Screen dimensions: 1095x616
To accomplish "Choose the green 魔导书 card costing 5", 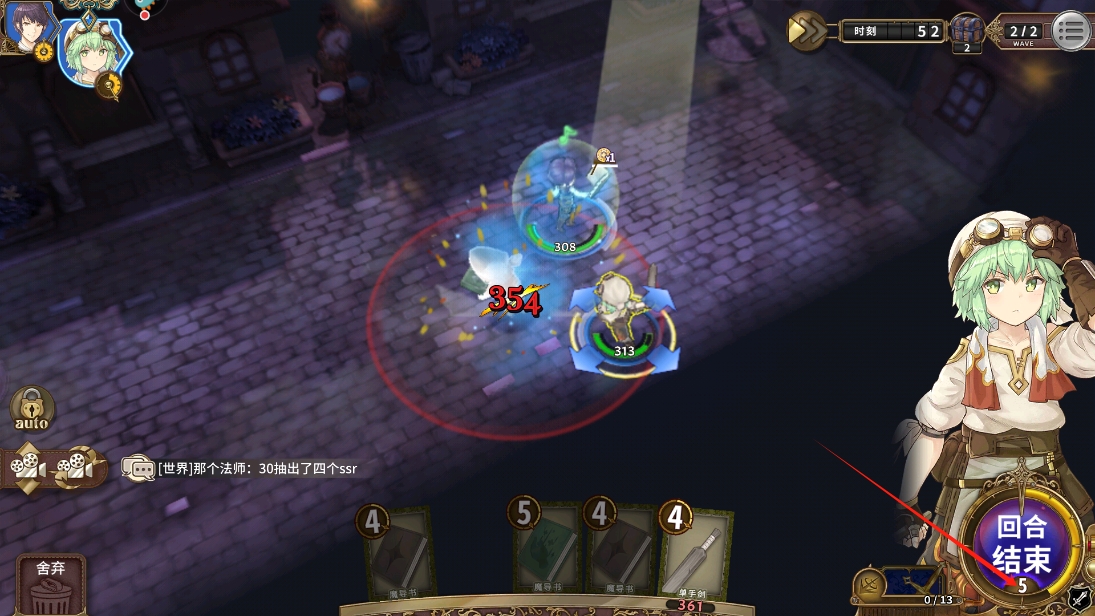I will coord(545,553).
